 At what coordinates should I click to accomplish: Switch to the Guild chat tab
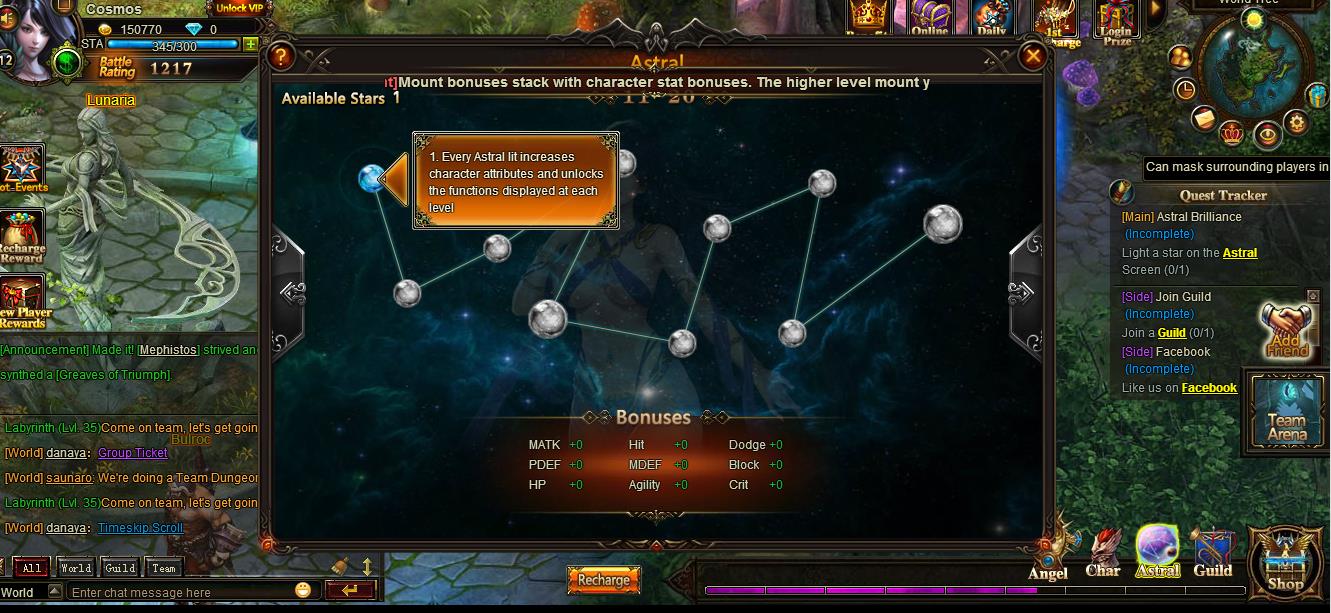point(120,568)
